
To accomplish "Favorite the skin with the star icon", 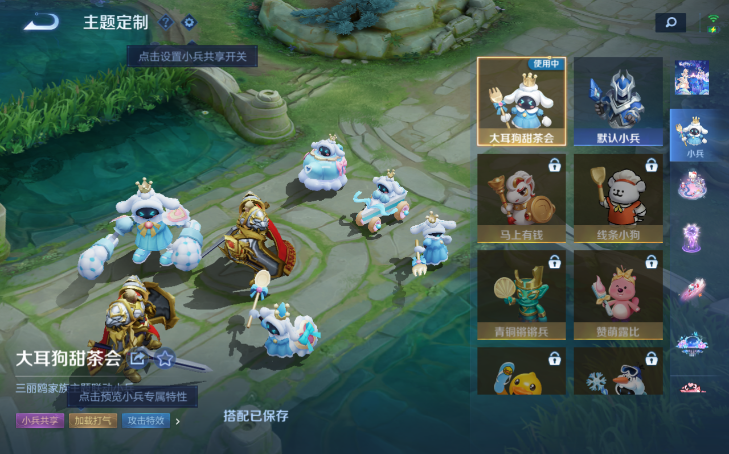I will coord(165,358).
